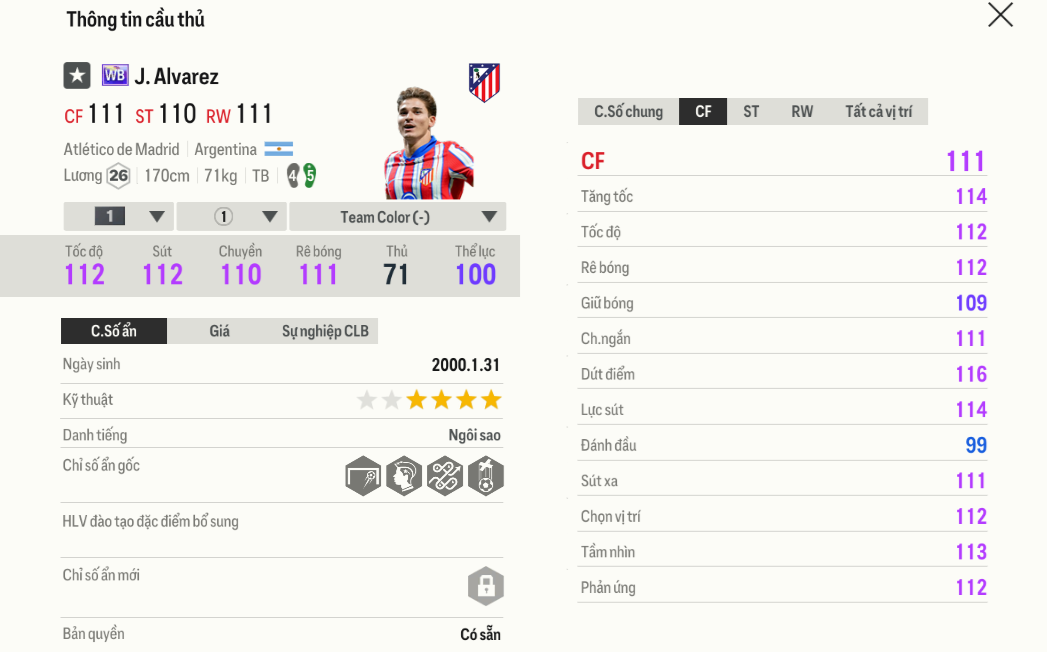
Task: Click the WB season badge icon
Action: pyautogui.click(x=115, y=75)
